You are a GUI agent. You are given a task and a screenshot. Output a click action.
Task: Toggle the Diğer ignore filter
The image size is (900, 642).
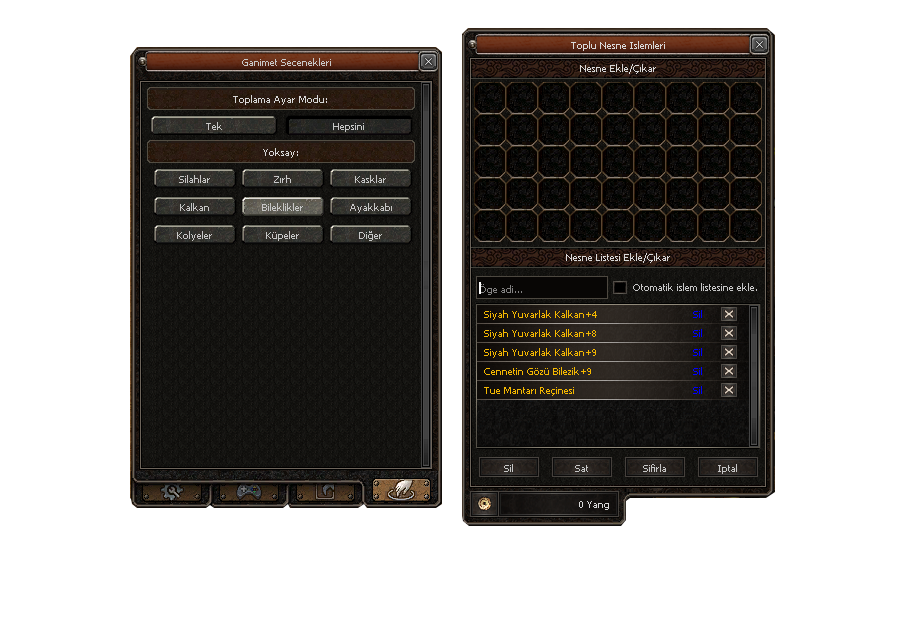click(x=370, y=235)
